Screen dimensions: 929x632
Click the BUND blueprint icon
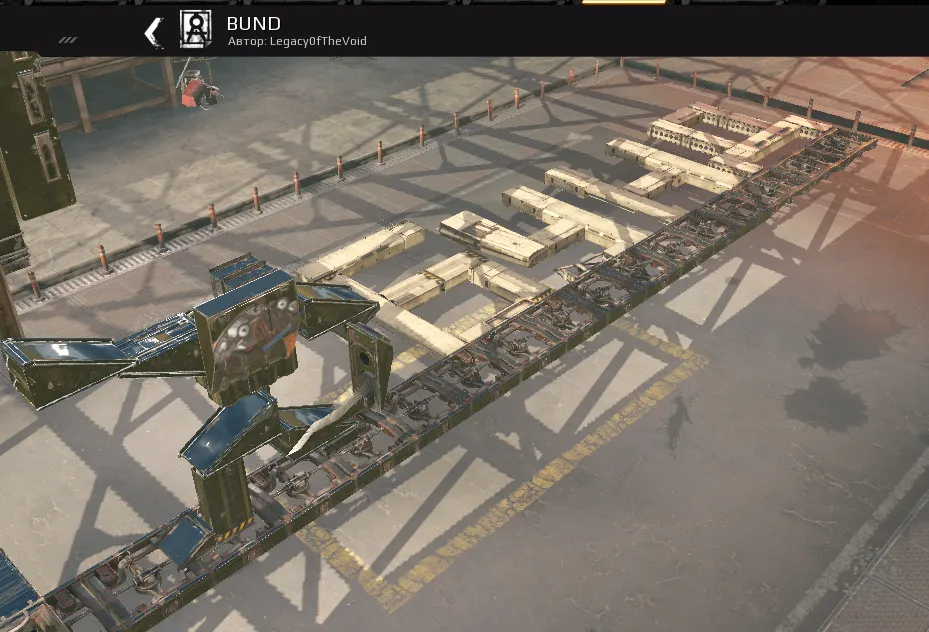point(195,30)
